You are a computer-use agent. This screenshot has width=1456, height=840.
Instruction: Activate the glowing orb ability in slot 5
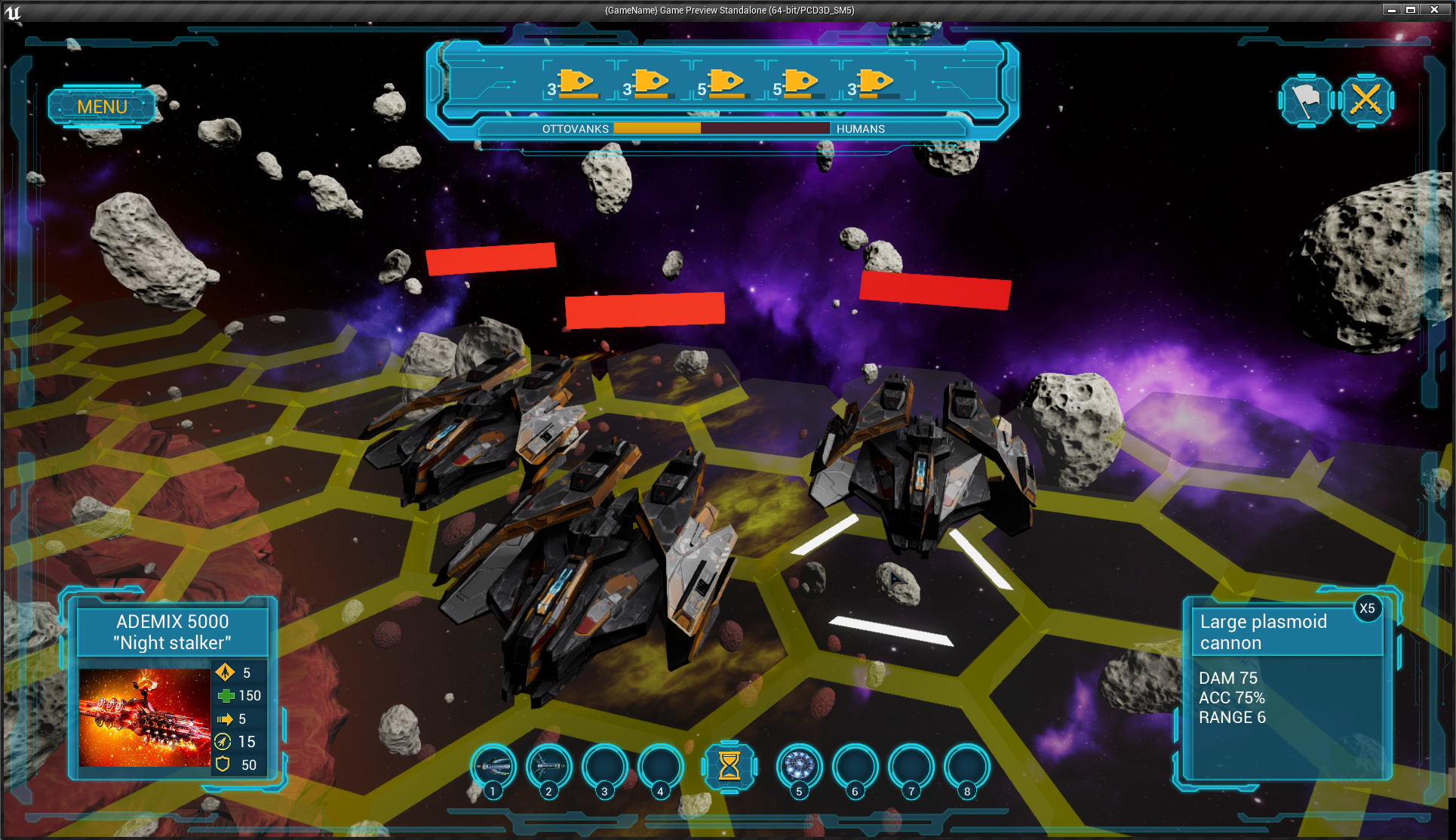(x=799, y=766)
